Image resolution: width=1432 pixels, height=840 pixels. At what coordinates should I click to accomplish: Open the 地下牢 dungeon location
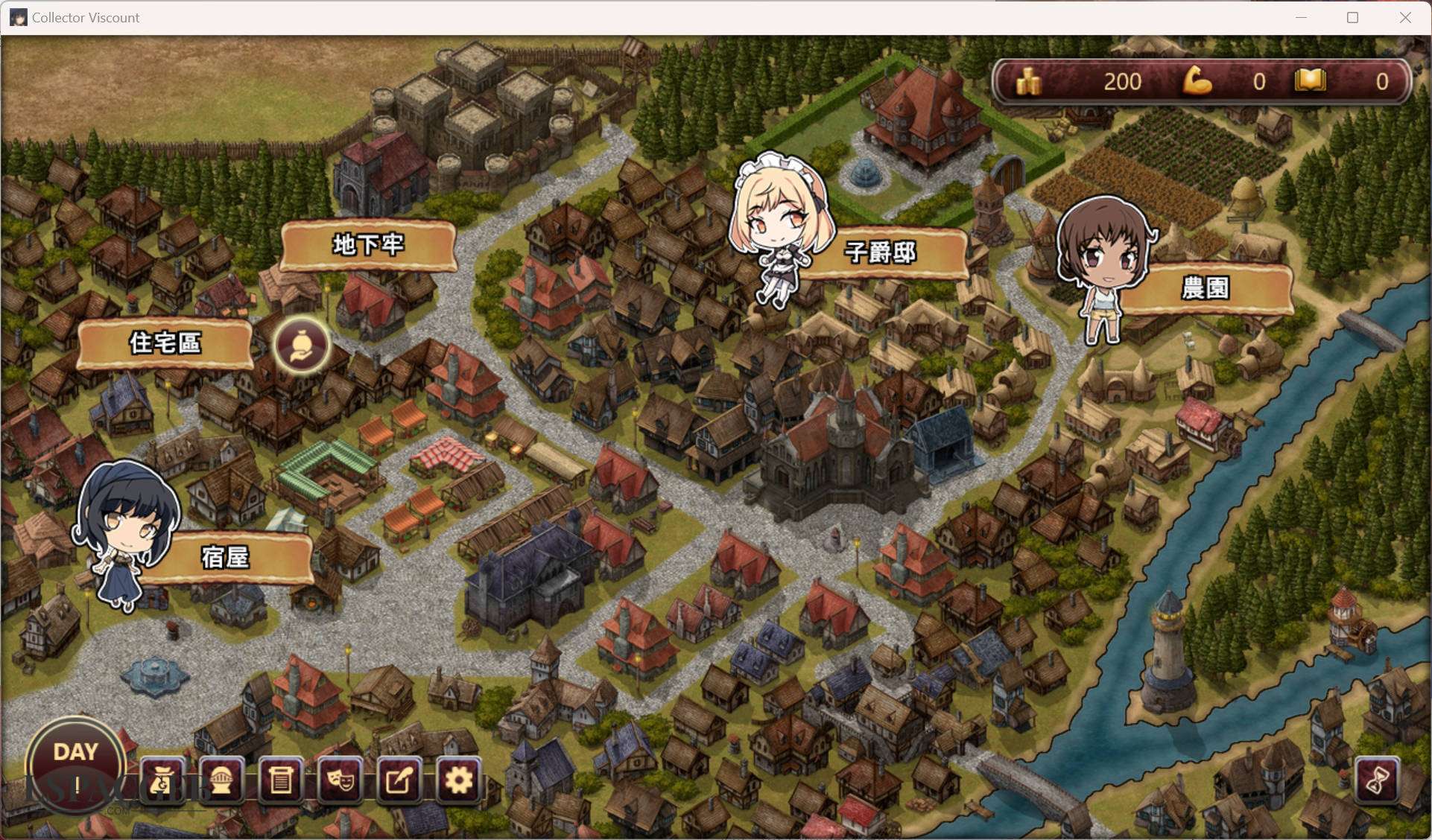coord(368,244)
